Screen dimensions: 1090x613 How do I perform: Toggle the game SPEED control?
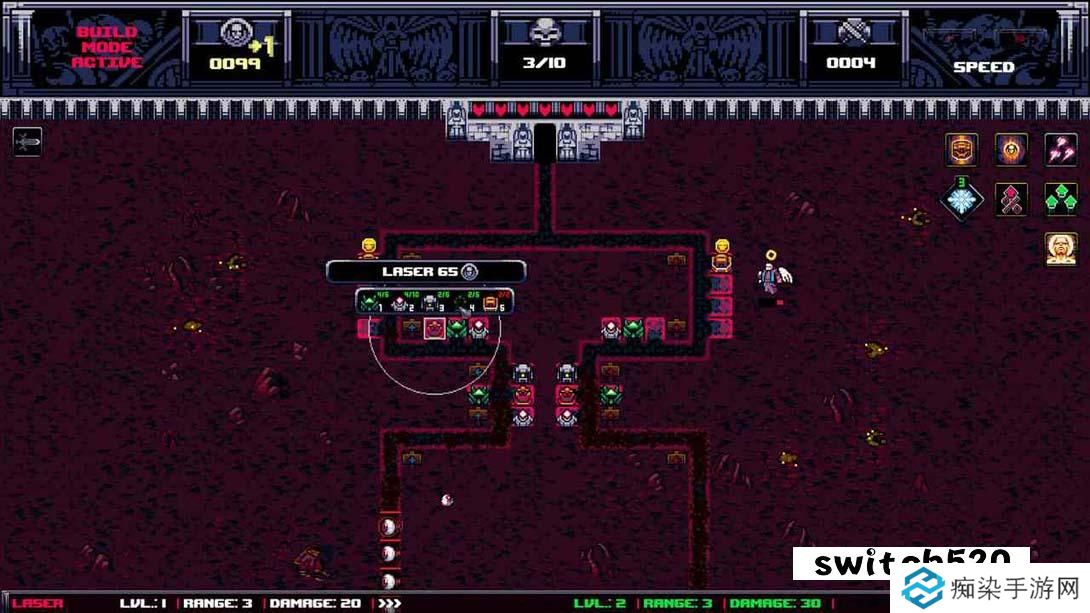(x=983, y=67)
